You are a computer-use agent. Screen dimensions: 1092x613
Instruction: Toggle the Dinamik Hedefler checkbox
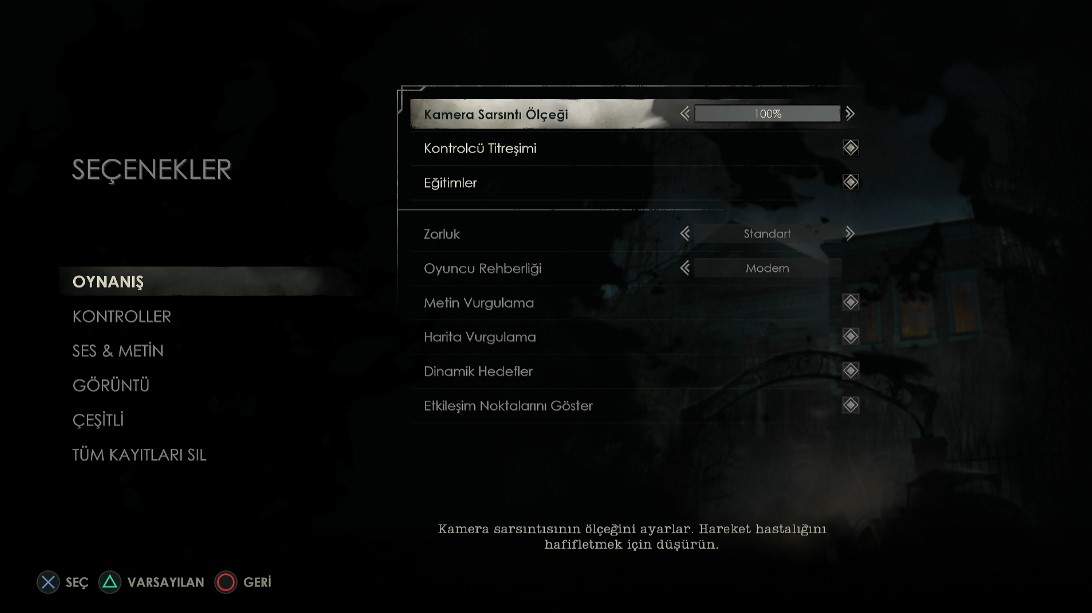(x=850, y=371)
